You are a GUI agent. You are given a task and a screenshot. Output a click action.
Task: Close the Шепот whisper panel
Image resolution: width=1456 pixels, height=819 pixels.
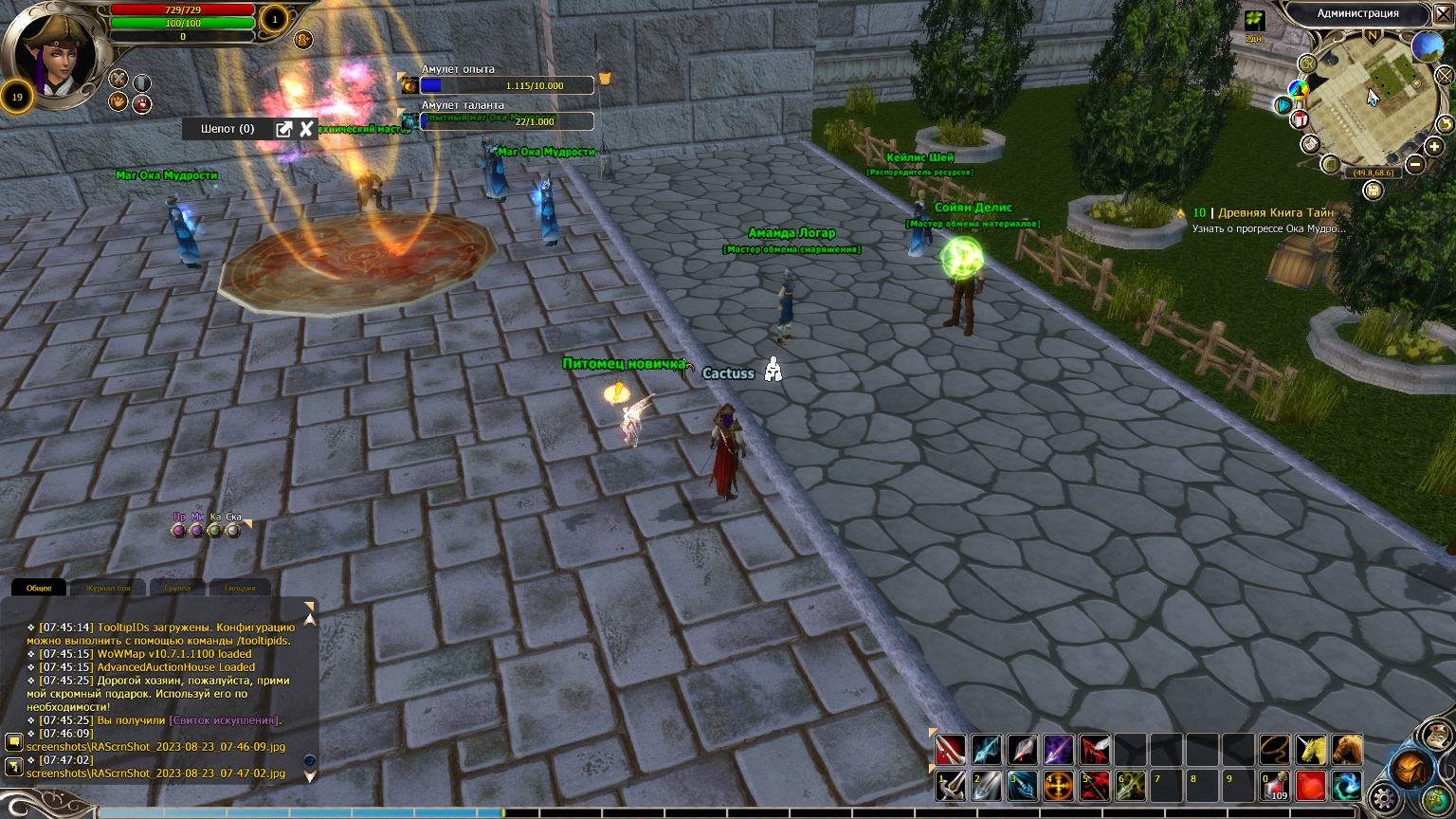click(x=306, y=129)
